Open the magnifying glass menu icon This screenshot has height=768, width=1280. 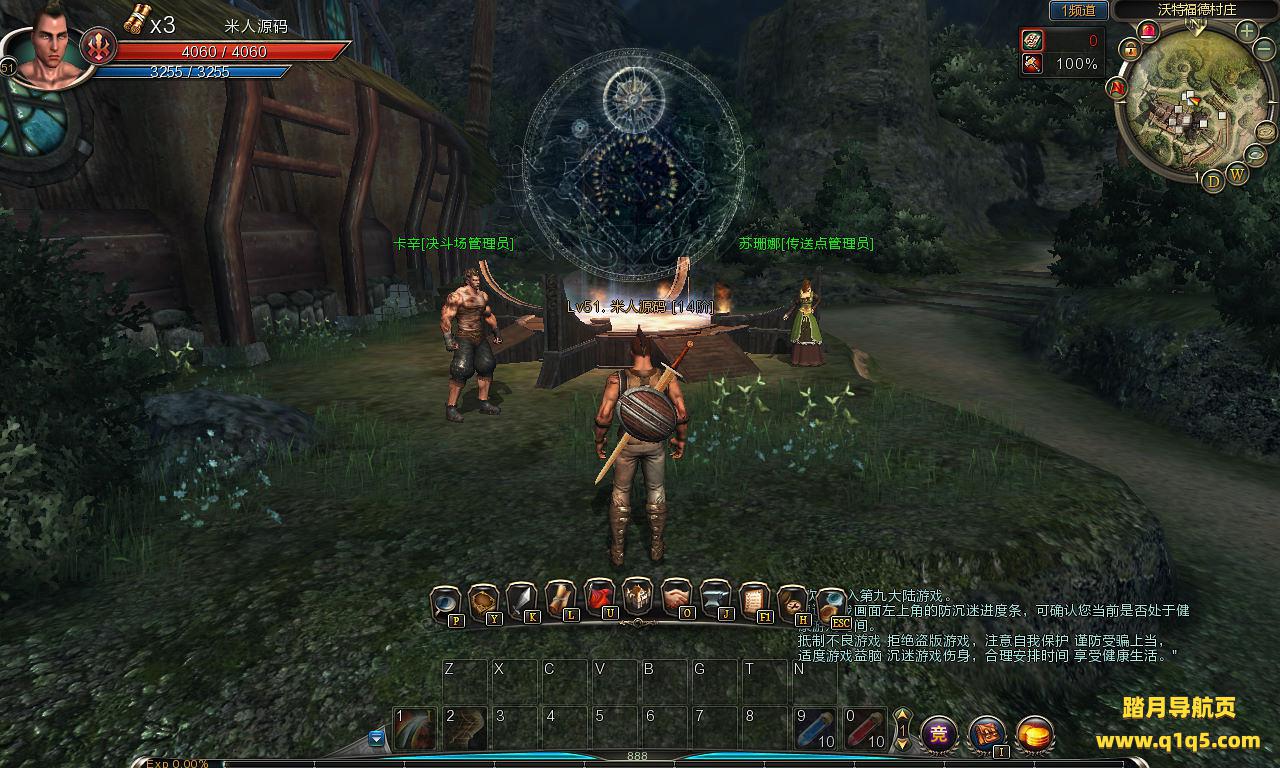445,602
